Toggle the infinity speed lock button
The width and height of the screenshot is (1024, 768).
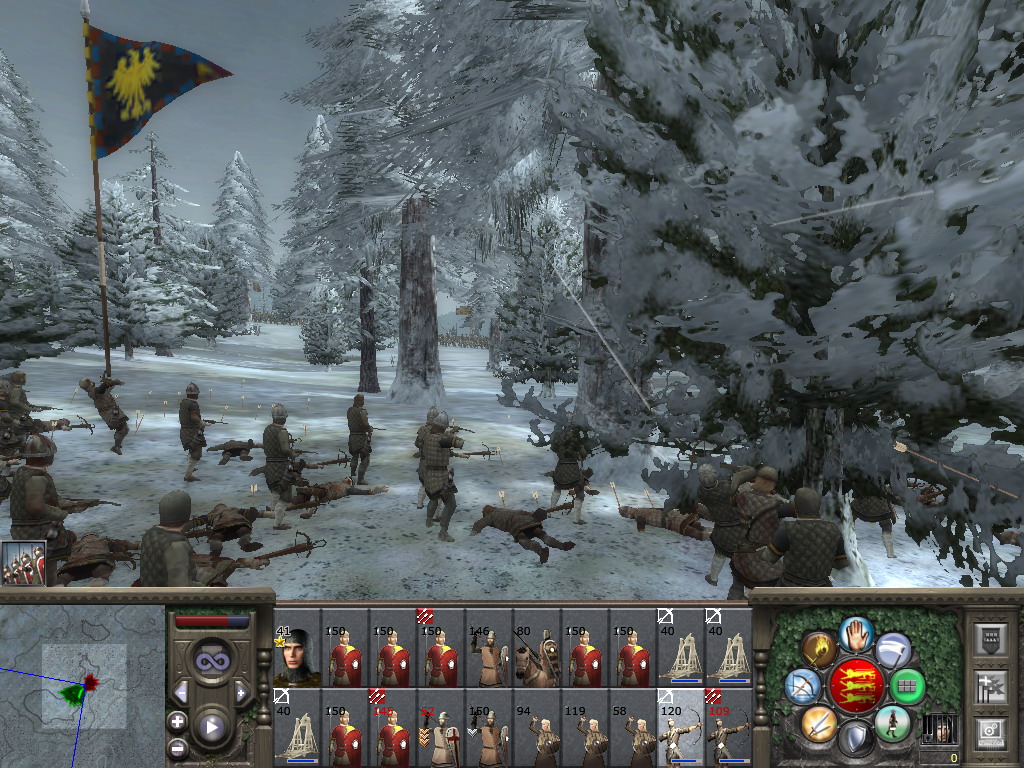(x=211, y=661)
